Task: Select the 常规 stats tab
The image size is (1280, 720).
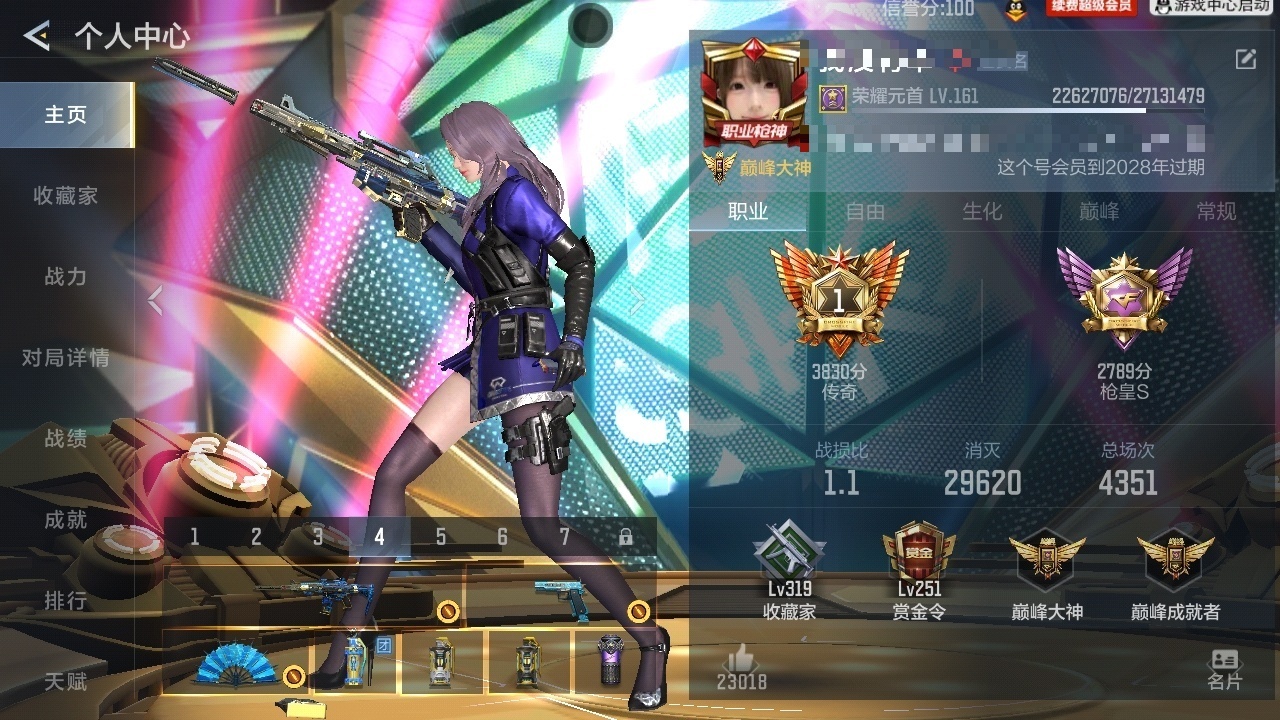Action: point(1216,211)
